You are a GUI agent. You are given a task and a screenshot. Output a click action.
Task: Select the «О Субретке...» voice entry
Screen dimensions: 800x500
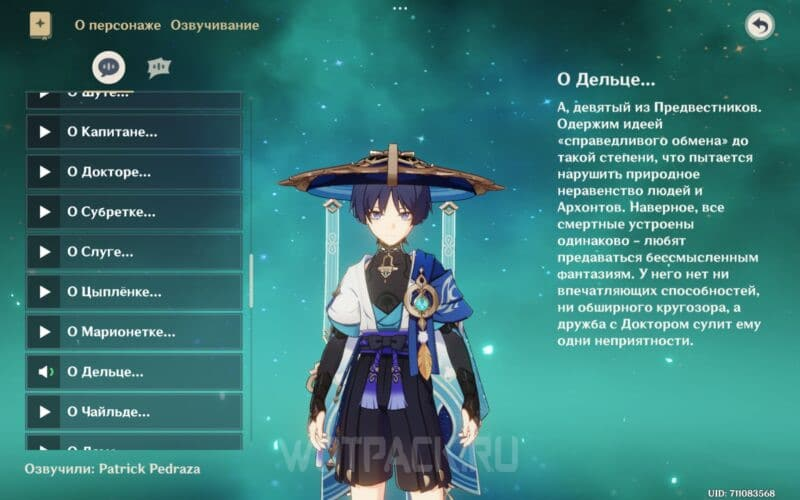pos(134,212)
